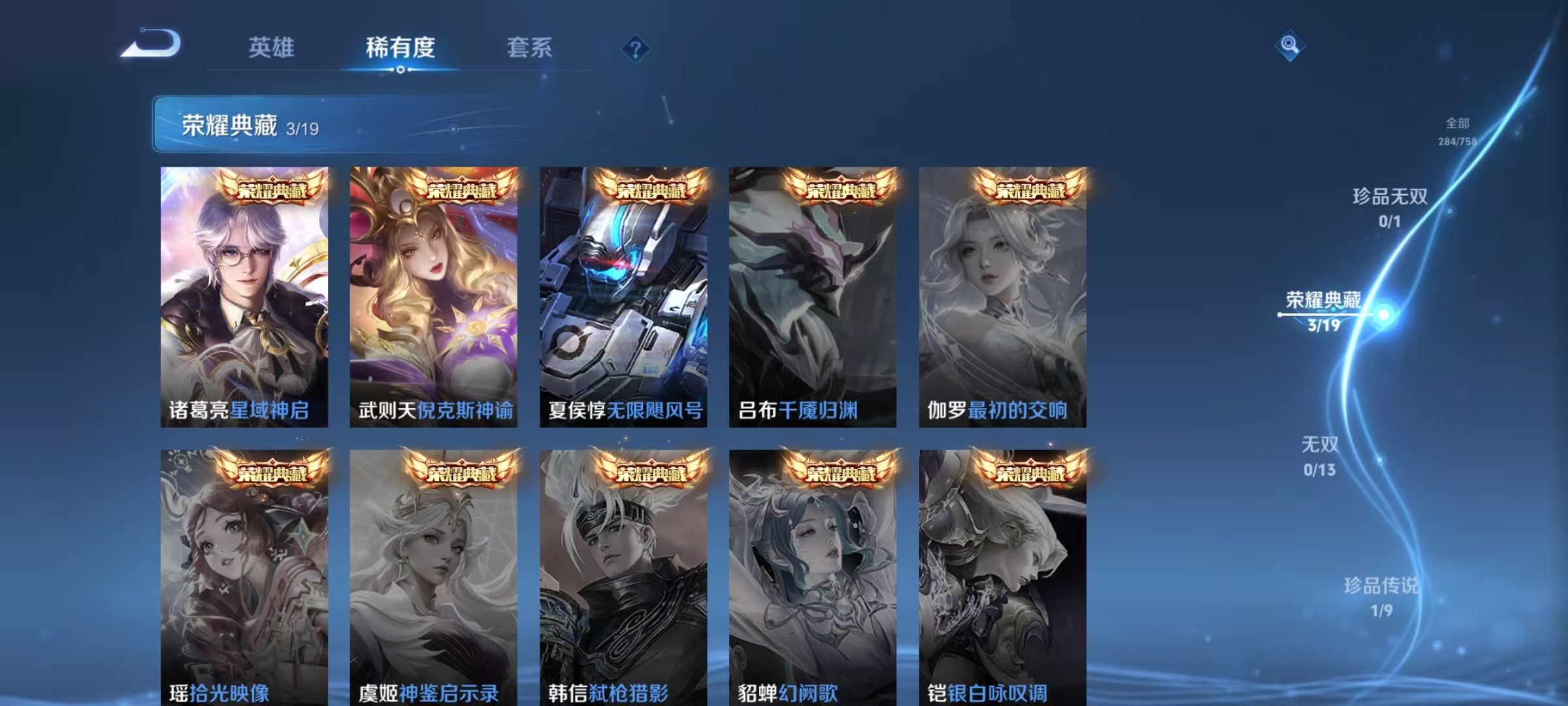Viewport: 1568px width, 706px height.
Task: Select the 夏侯惇 无限飓风号 thumbnail
Action: (624, 294)
